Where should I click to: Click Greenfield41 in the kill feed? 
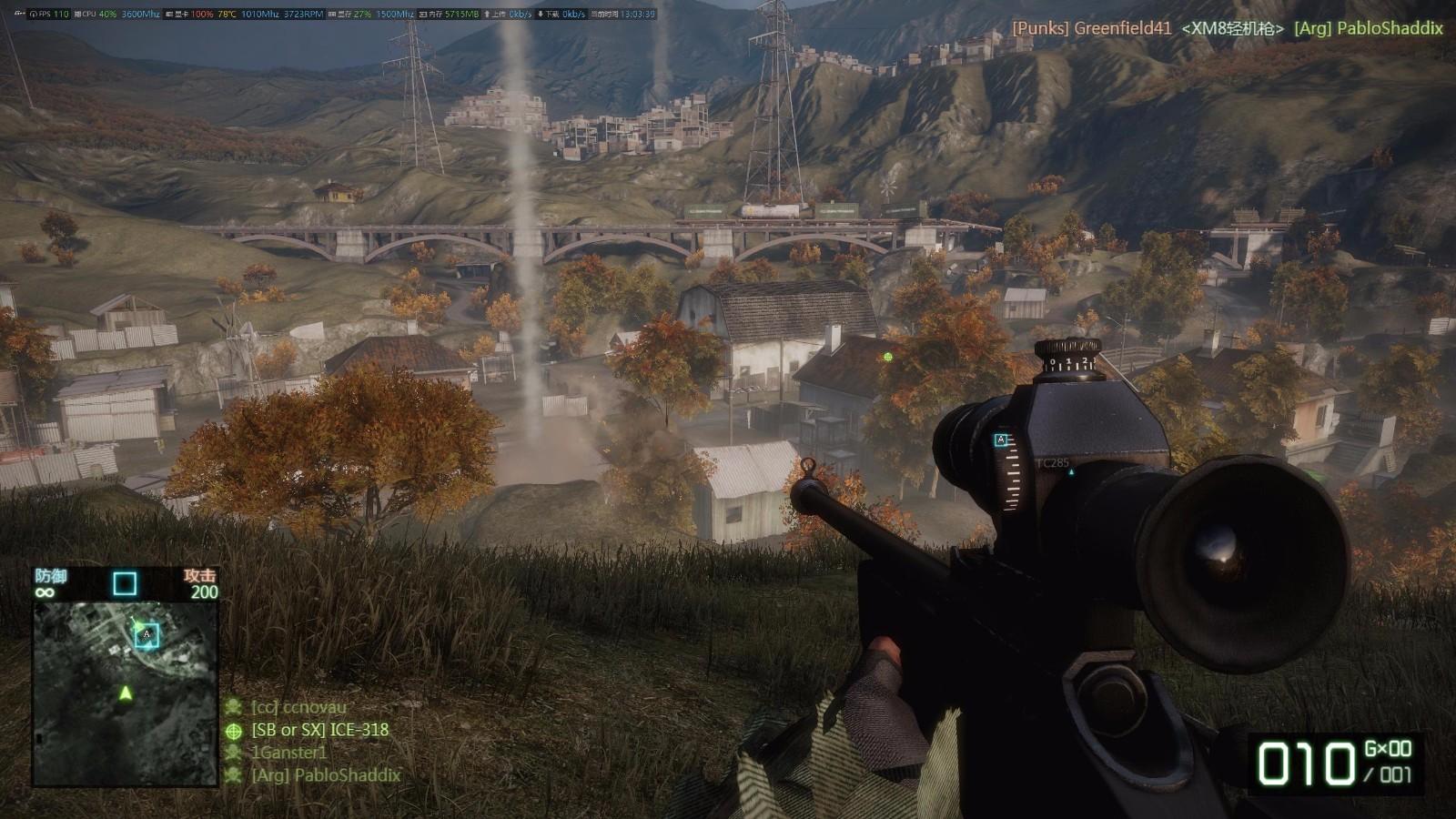[1122, 28]
